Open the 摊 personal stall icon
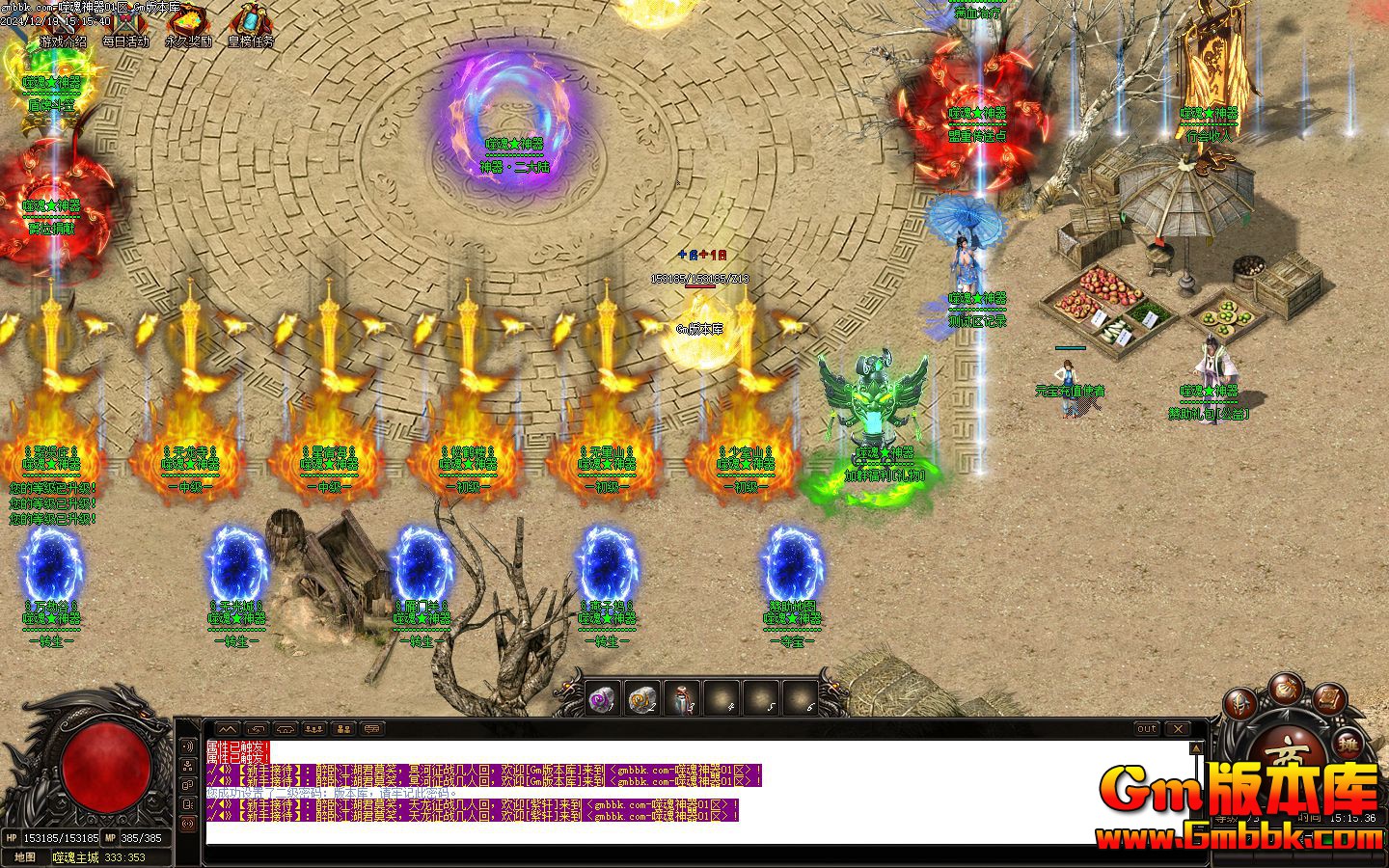The width and height of the screenshot is (1389, 868). [1348, 745]
